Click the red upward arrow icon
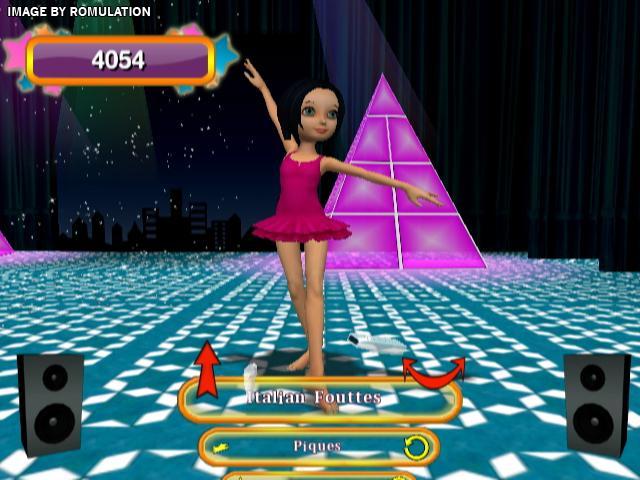640x480 pixels. pos(207,369)
